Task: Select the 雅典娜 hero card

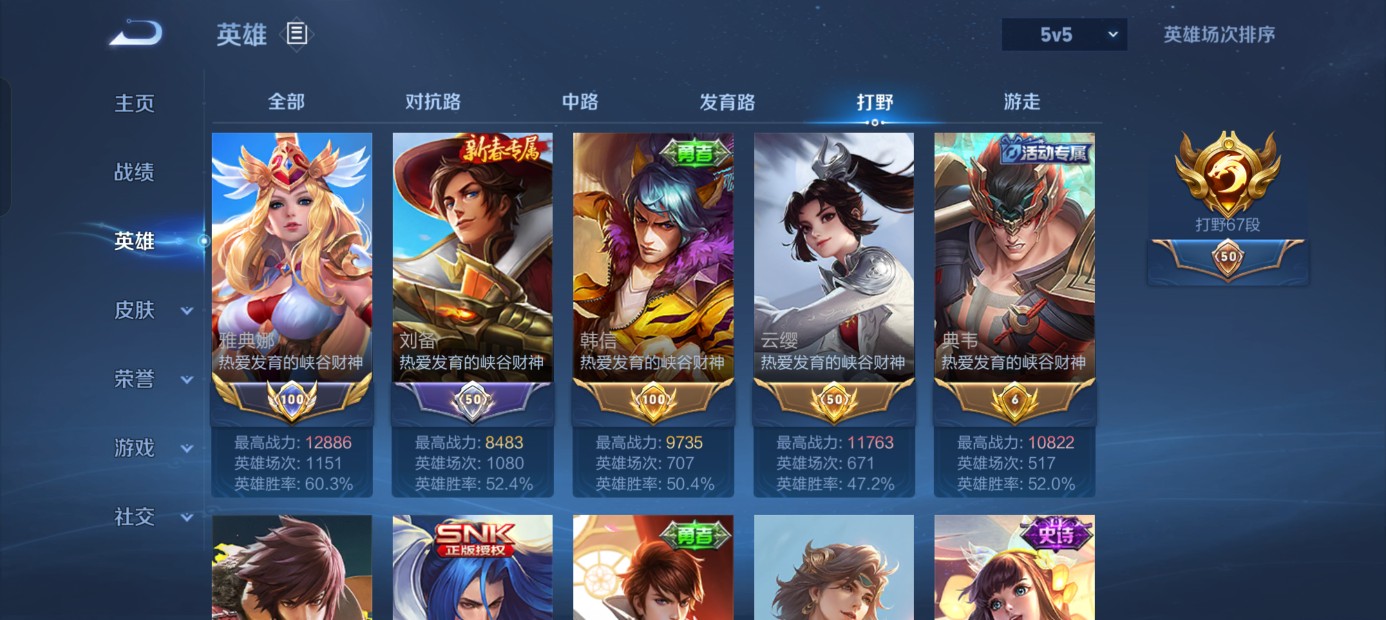Action: pyautogui.click(x=292, y=258)
